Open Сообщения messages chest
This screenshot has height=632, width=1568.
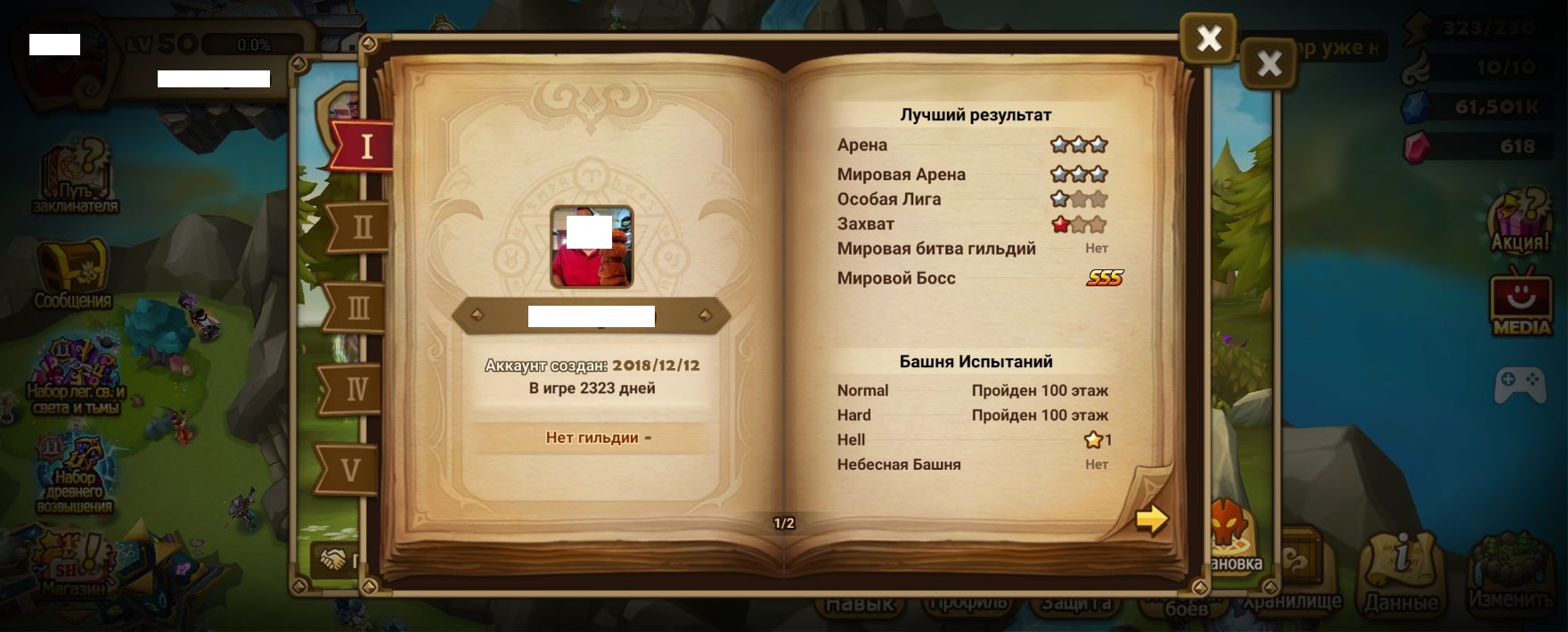pyautogui.click(x=73, y=275)
